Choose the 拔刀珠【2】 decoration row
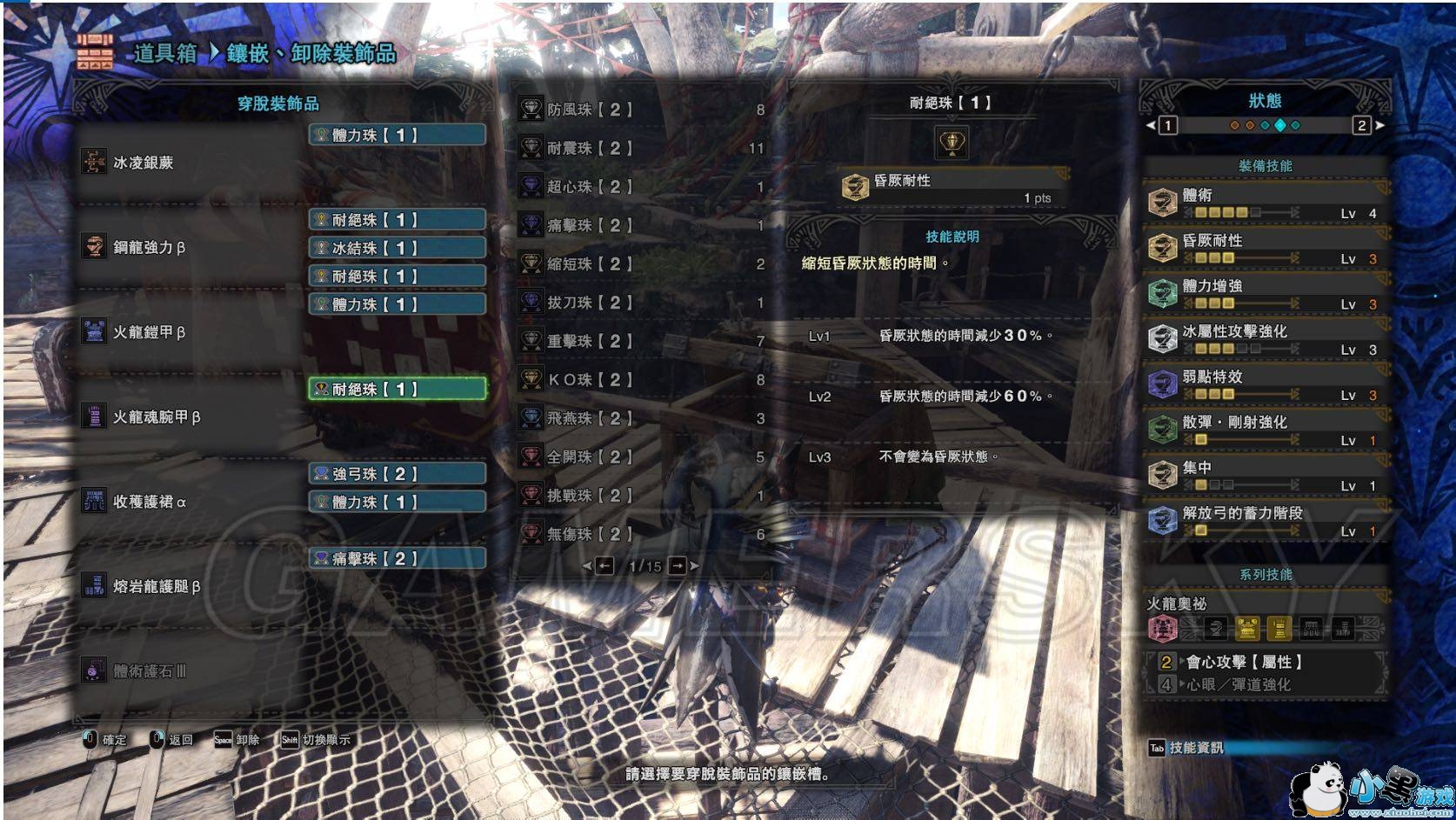Viewport: 1456px width, 820px height. 642,303
